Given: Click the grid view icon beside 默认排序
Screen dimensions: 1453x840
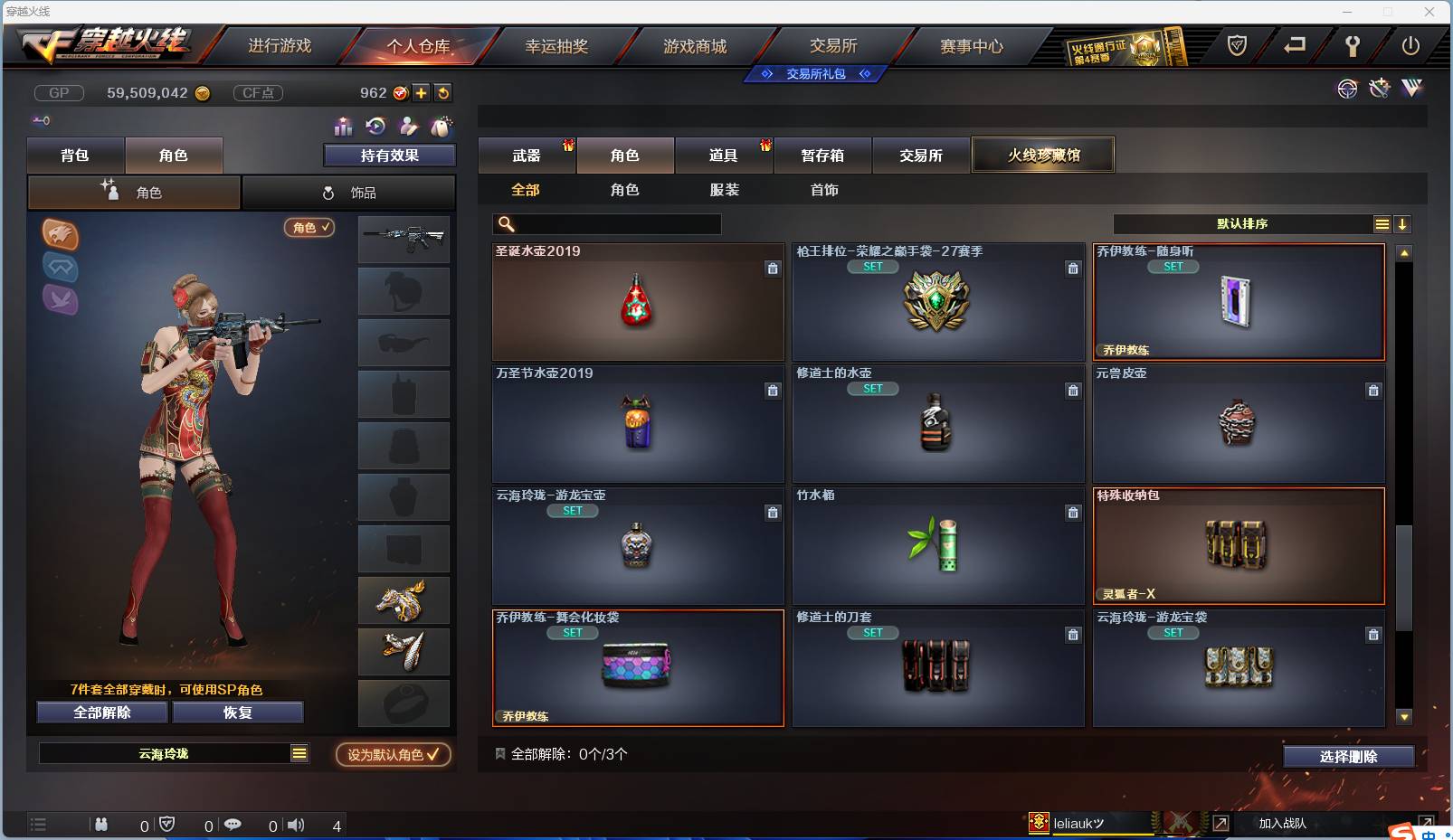Looking at the screenshot, I should tap(1382, 223).
